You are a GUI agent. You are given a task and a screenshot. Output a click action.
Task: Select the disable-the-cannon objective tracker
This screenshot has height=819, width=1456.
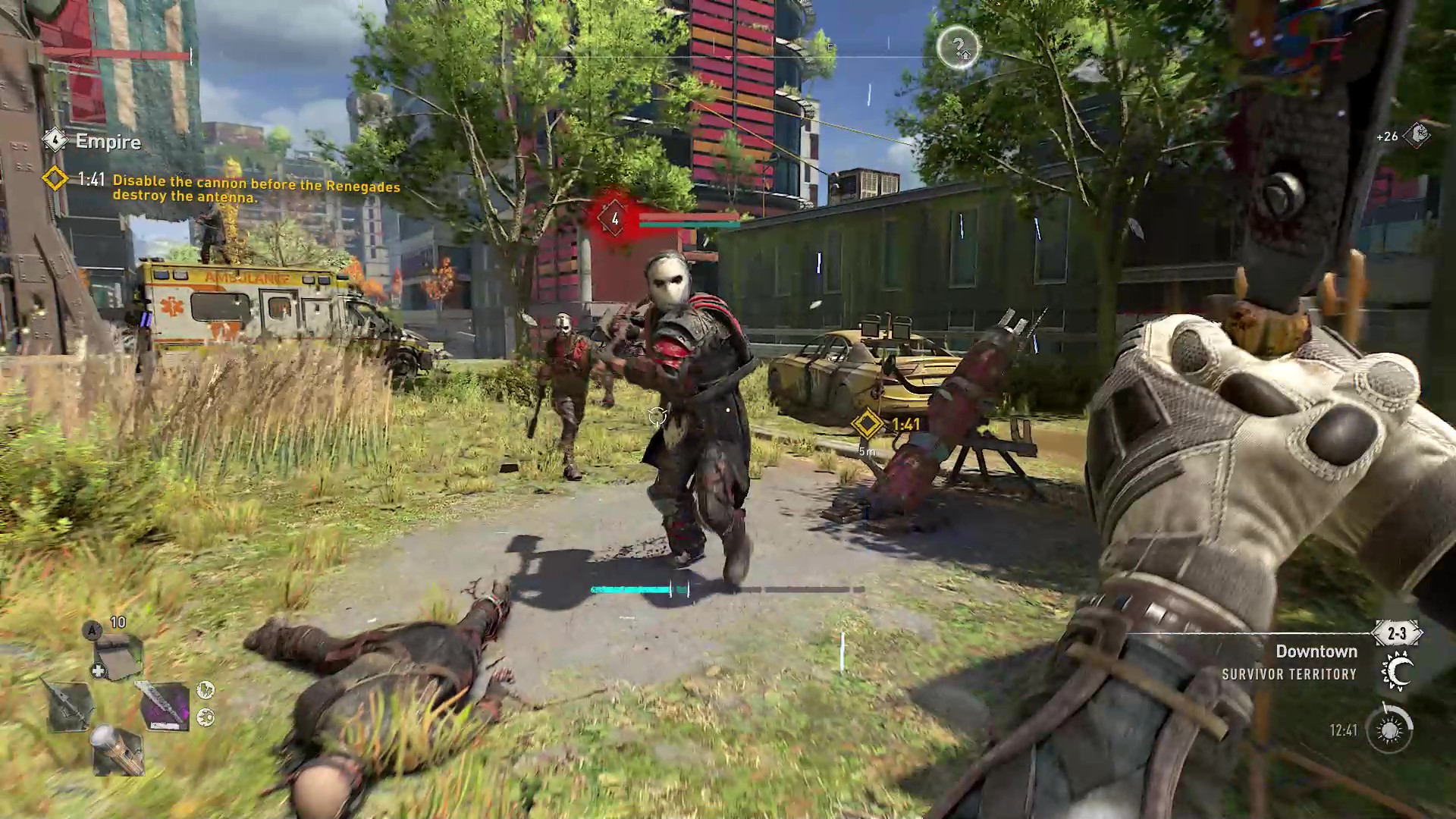pos(256,189)
